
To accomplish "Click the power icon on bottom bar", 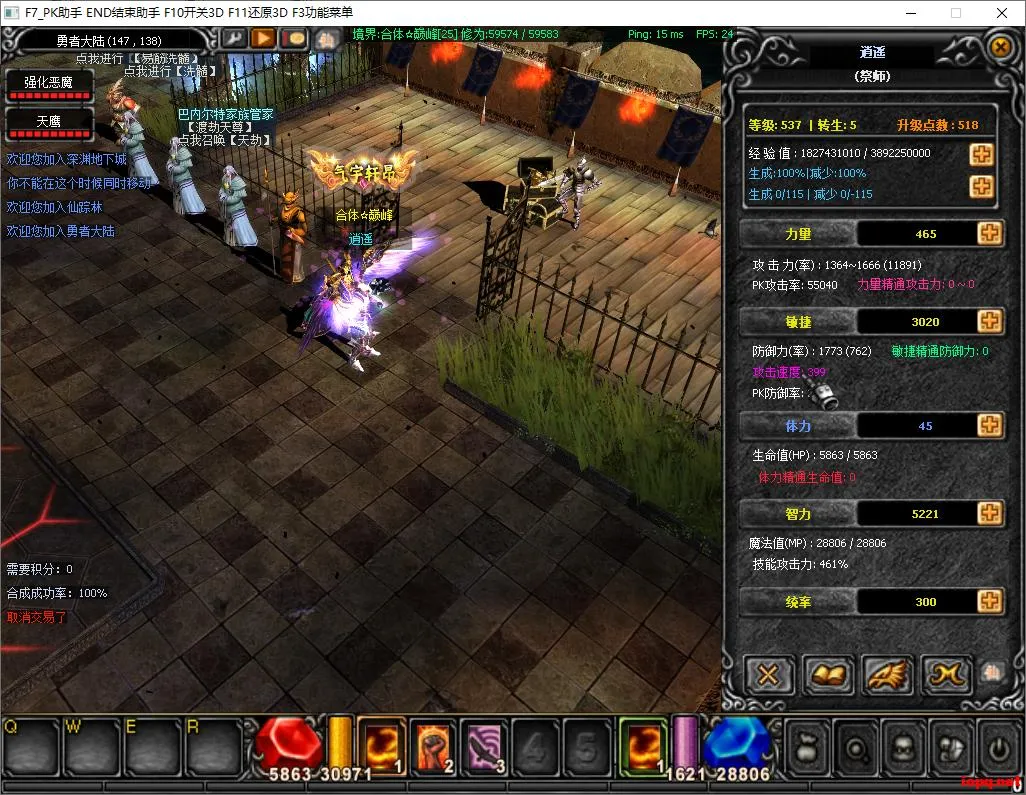I will (x=997, y=747).
